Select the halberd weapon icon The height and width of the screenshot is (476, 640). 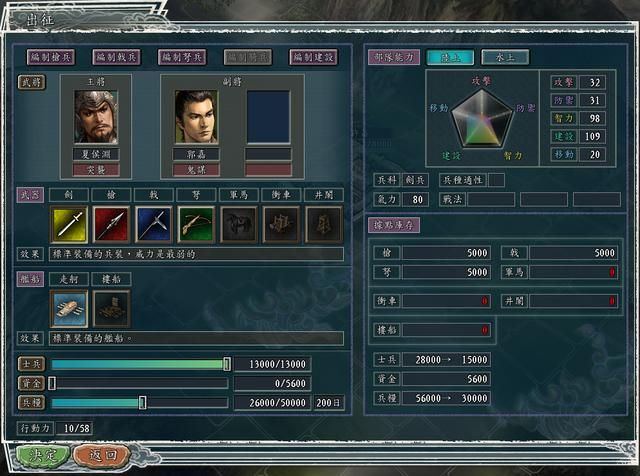[x=151, y=224]
